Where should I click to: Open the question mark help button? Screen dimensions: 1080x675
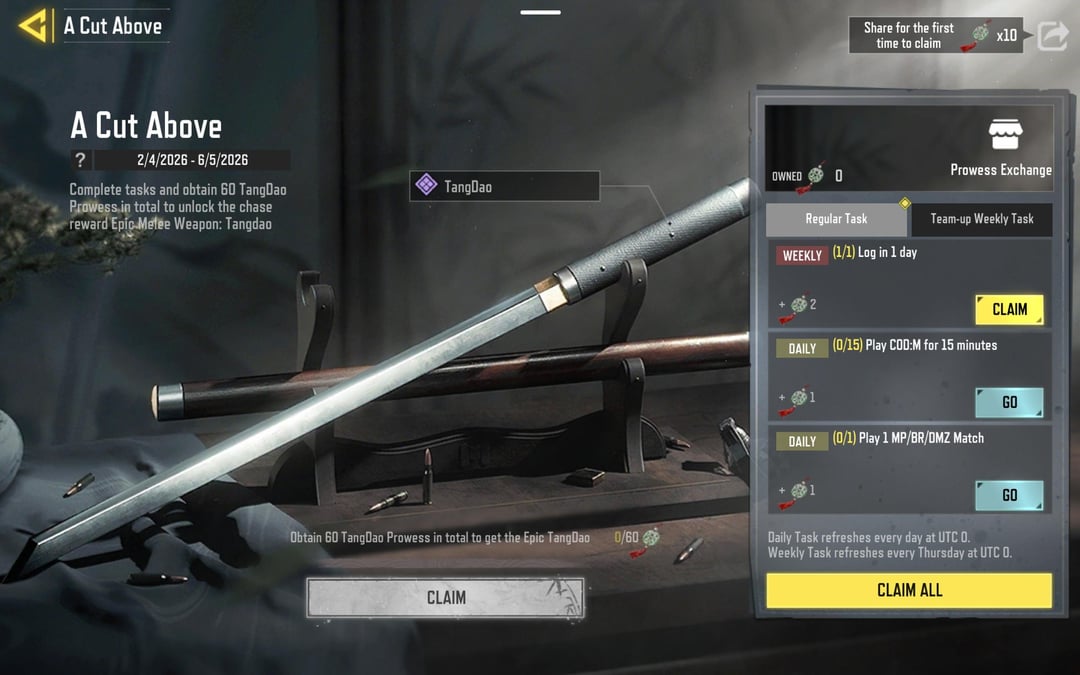(x=81, y=160)
